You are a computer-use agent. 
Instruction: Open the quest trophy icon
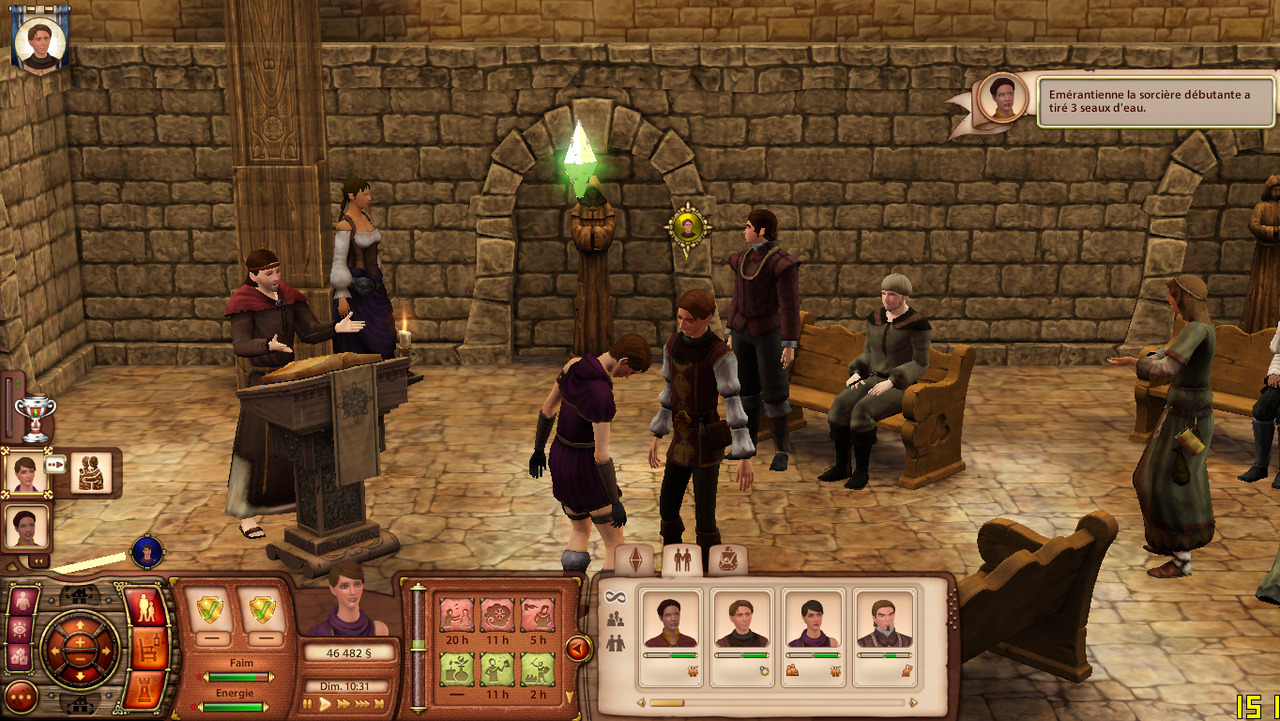click(35, 417)
